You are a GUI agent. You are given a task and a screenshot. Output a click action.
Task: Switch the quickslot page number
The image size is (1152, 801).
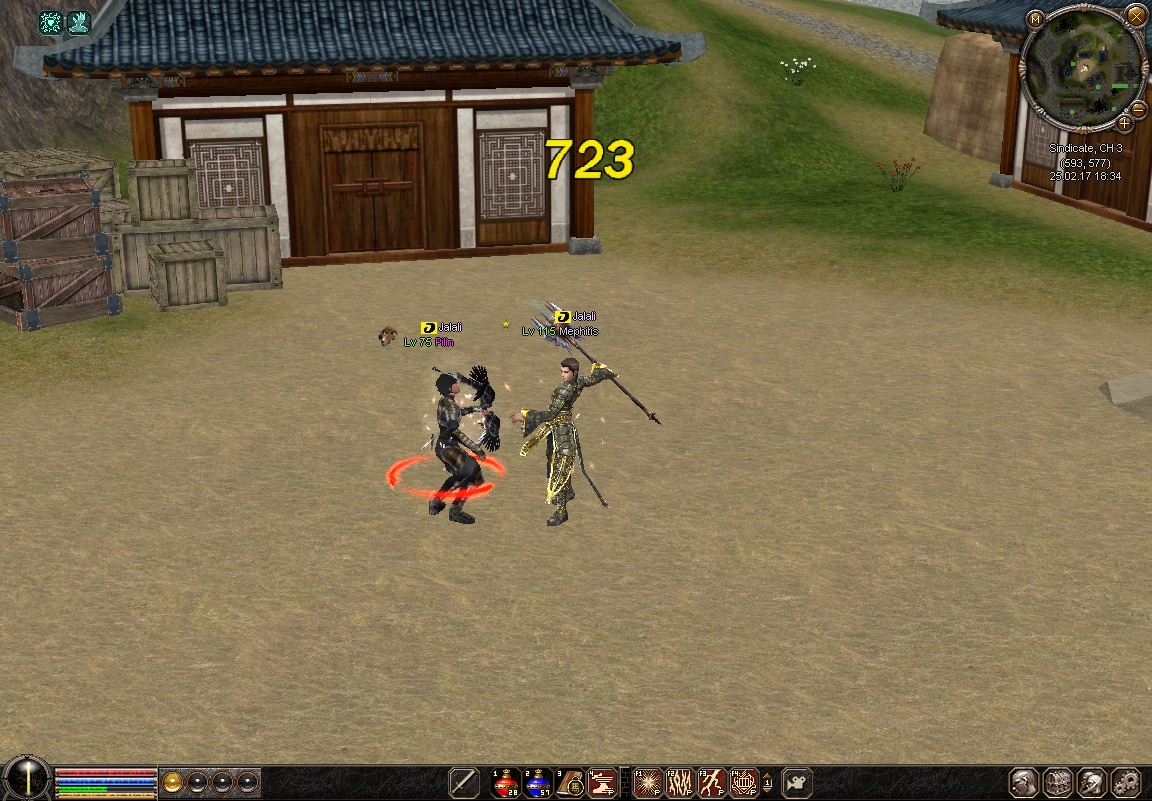click(x=767, y=782)
